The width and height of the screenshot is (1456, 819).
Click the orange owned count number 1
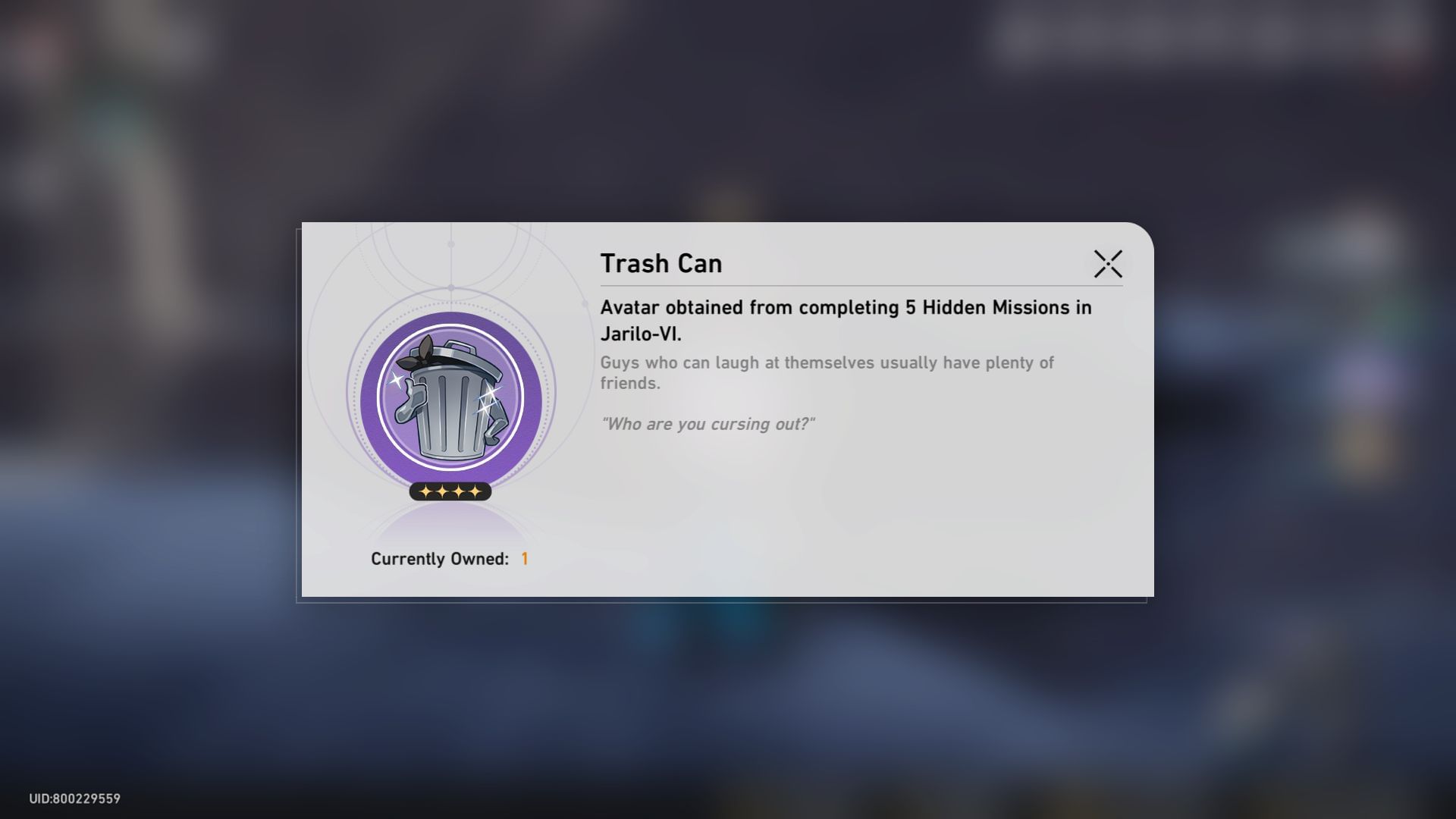525,559
